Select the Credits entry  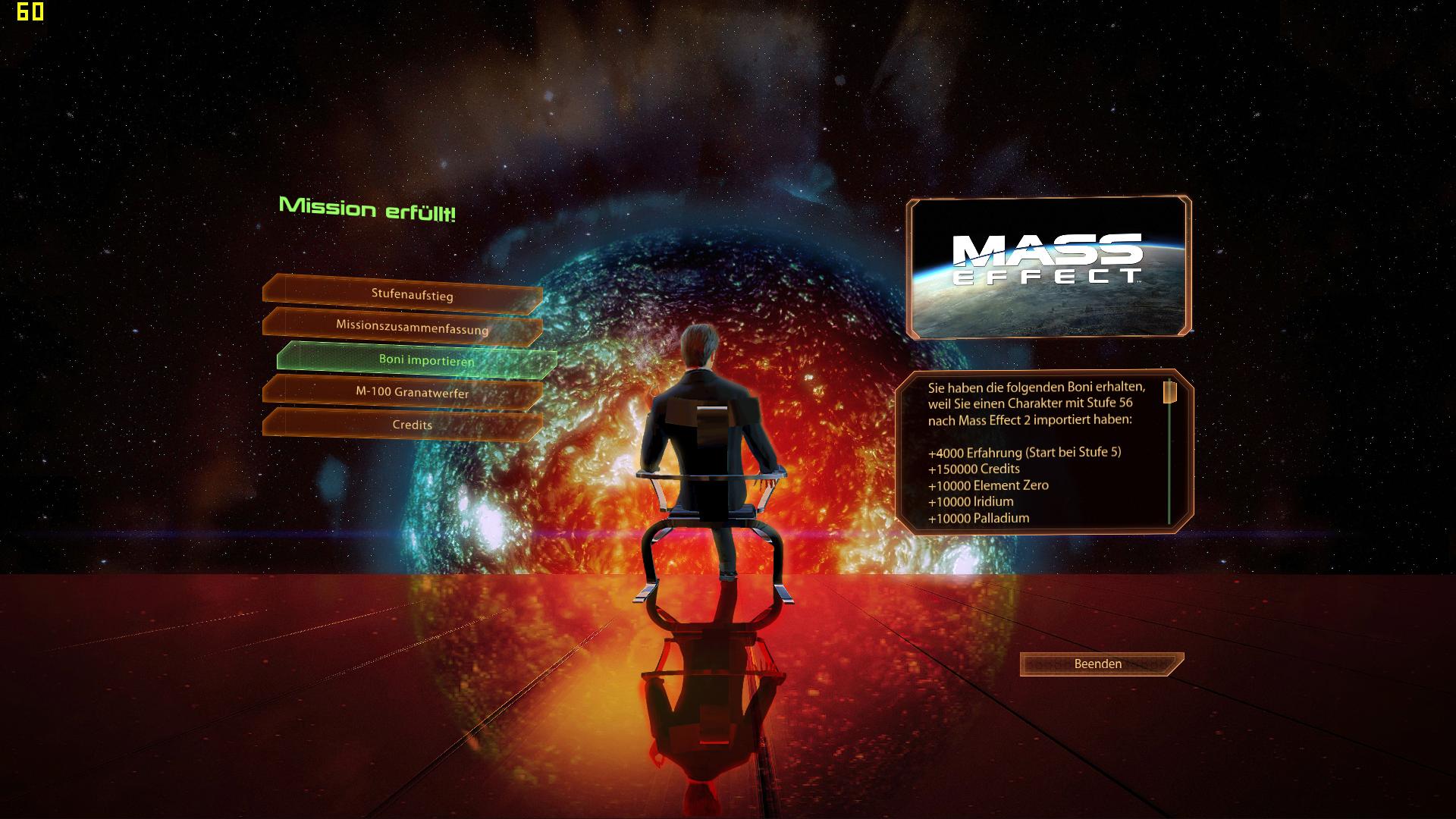coord(412,425)
